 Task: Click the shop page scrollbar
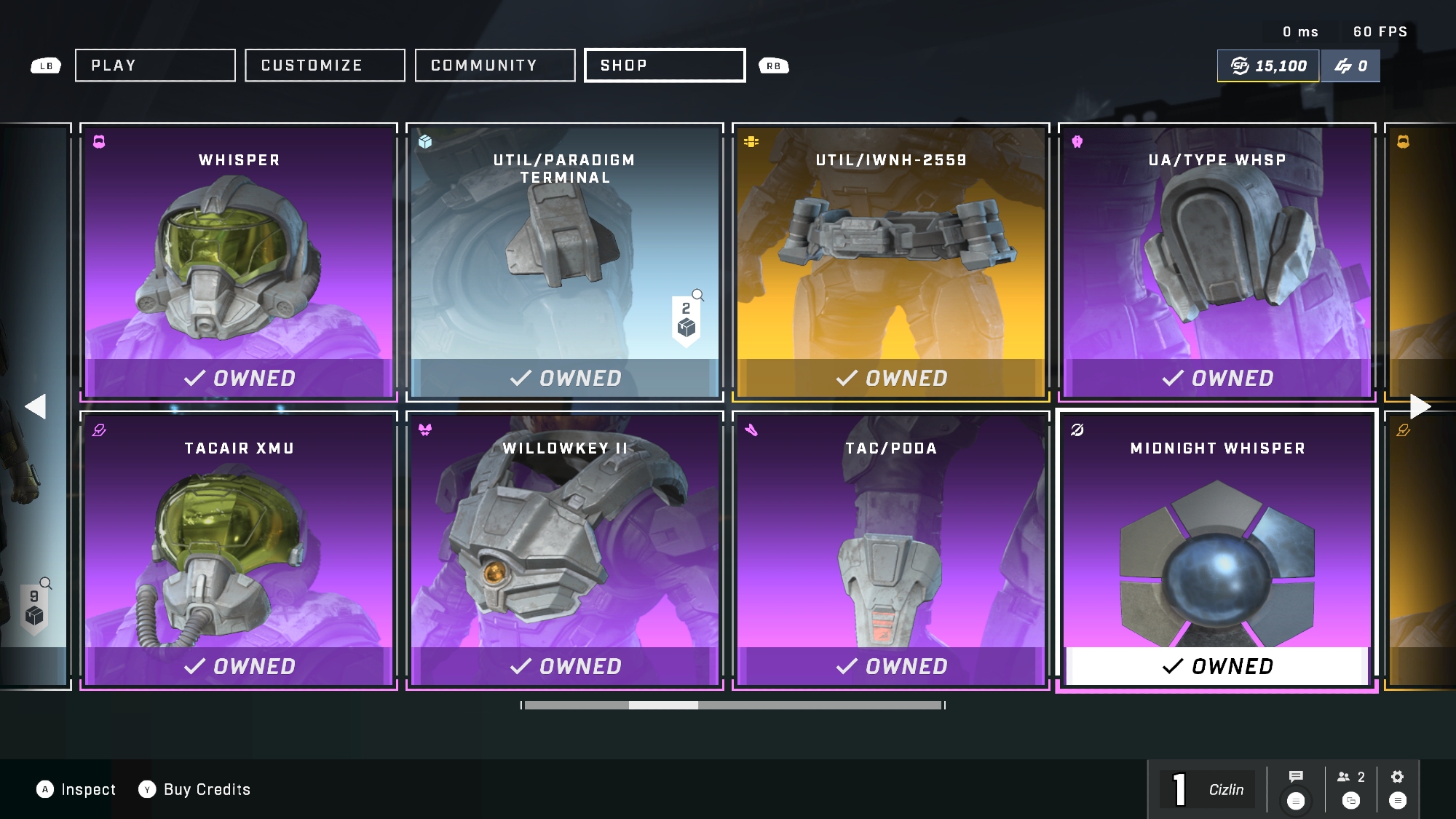coord(733,705)
